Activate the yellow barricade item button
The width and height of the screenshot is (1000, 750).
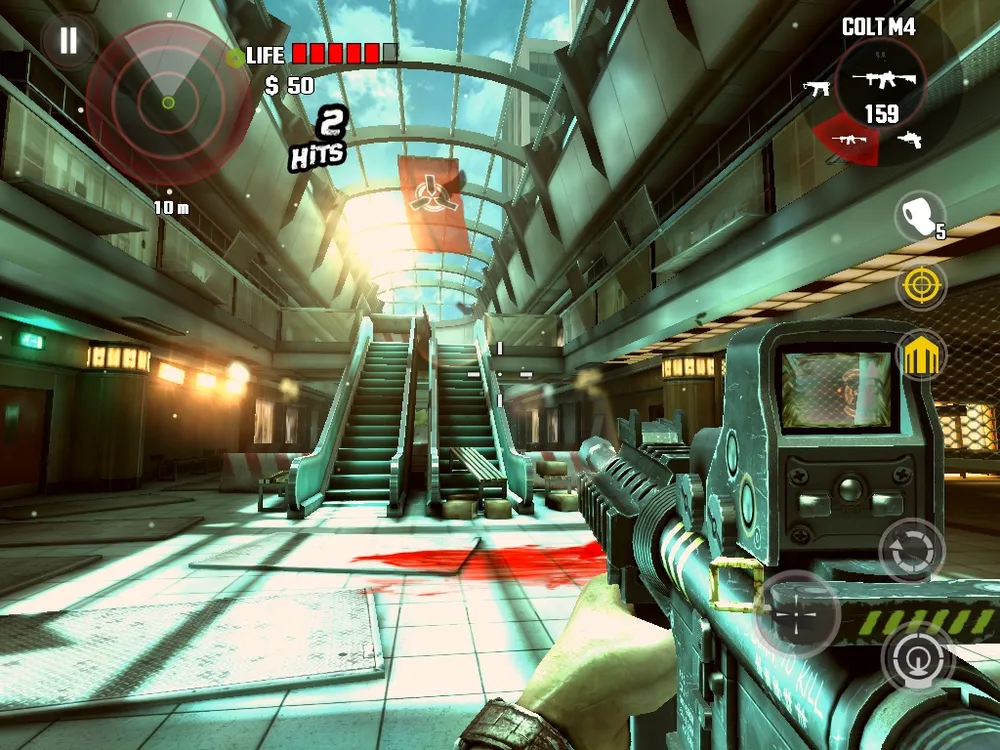[921, 355]
